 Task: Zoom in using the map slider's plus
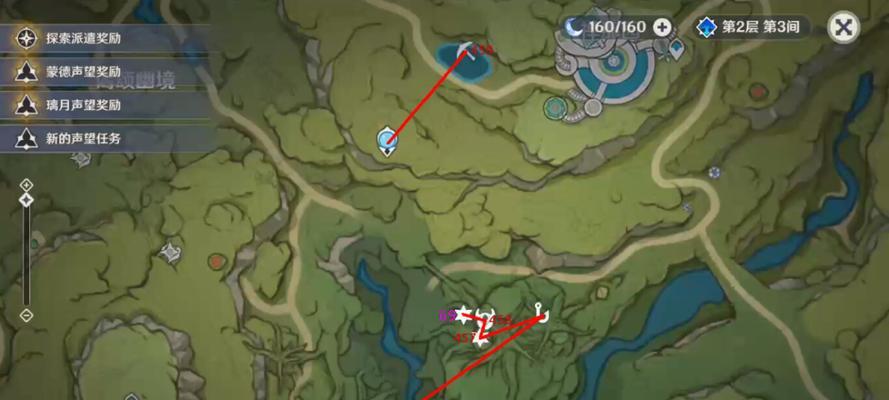pos(27,186)
